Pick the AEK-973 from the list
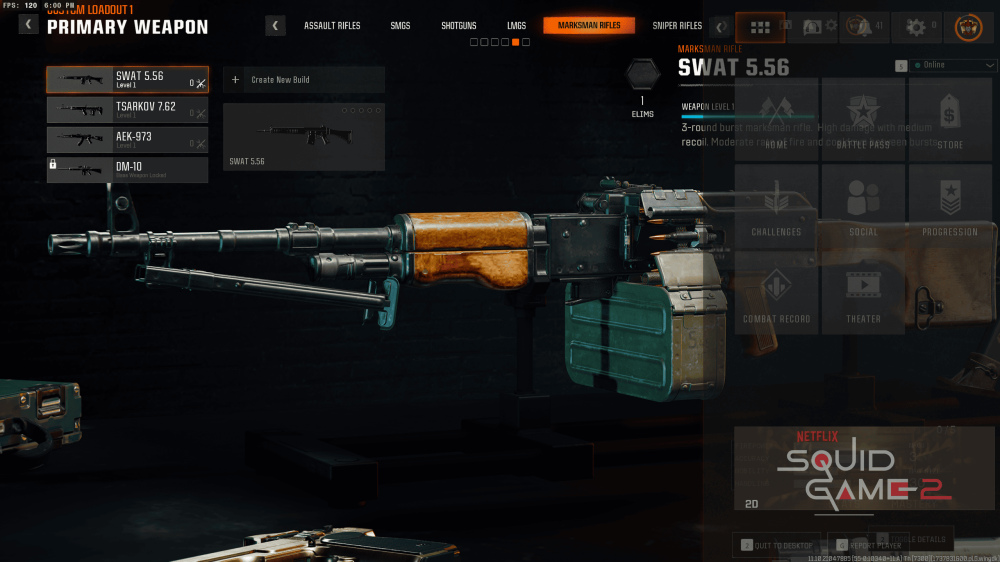This screenshot has height=562, width=1000. [127, 140]
